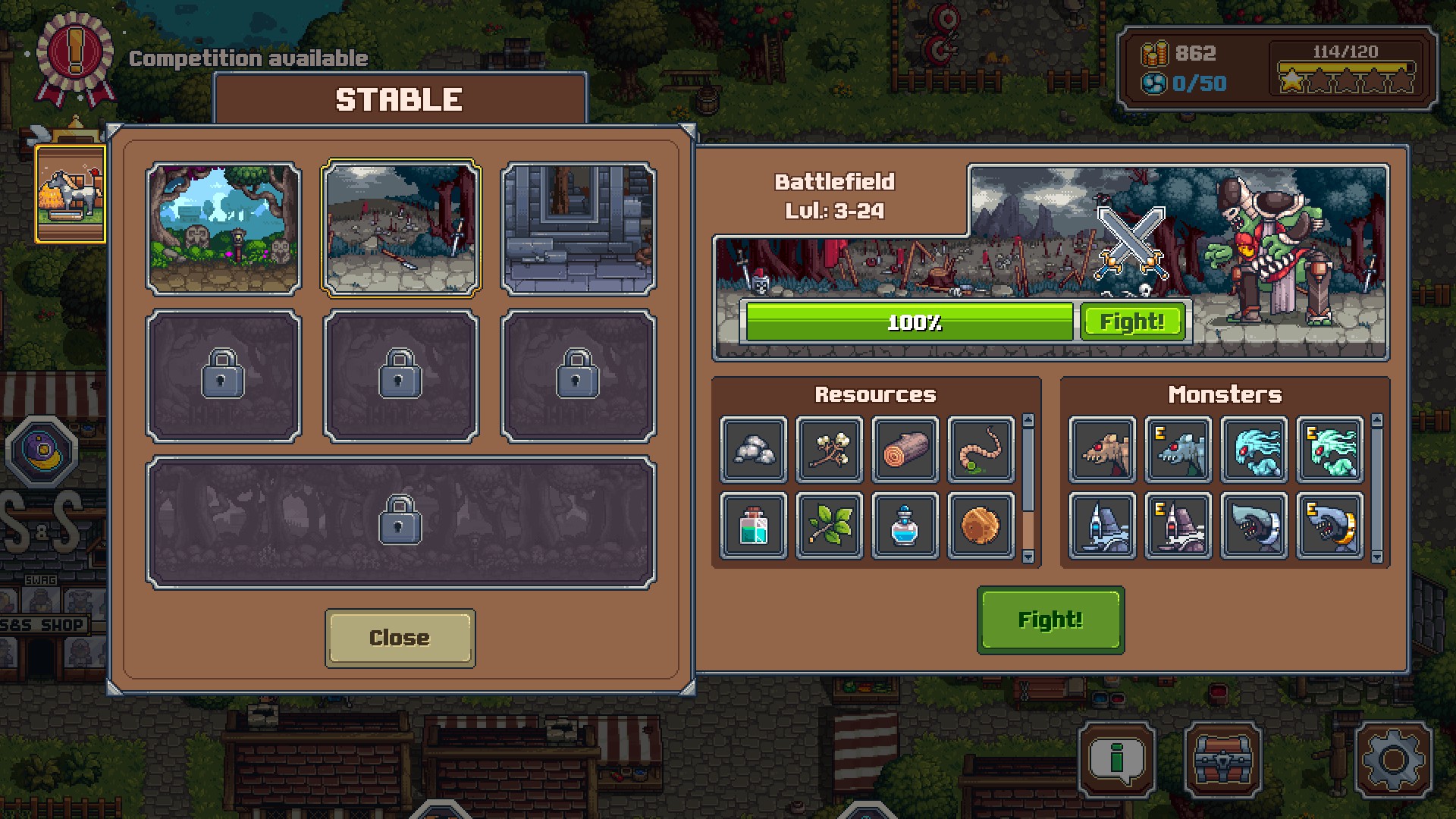Select the battlefield location thumbnail

coord(401,228)
